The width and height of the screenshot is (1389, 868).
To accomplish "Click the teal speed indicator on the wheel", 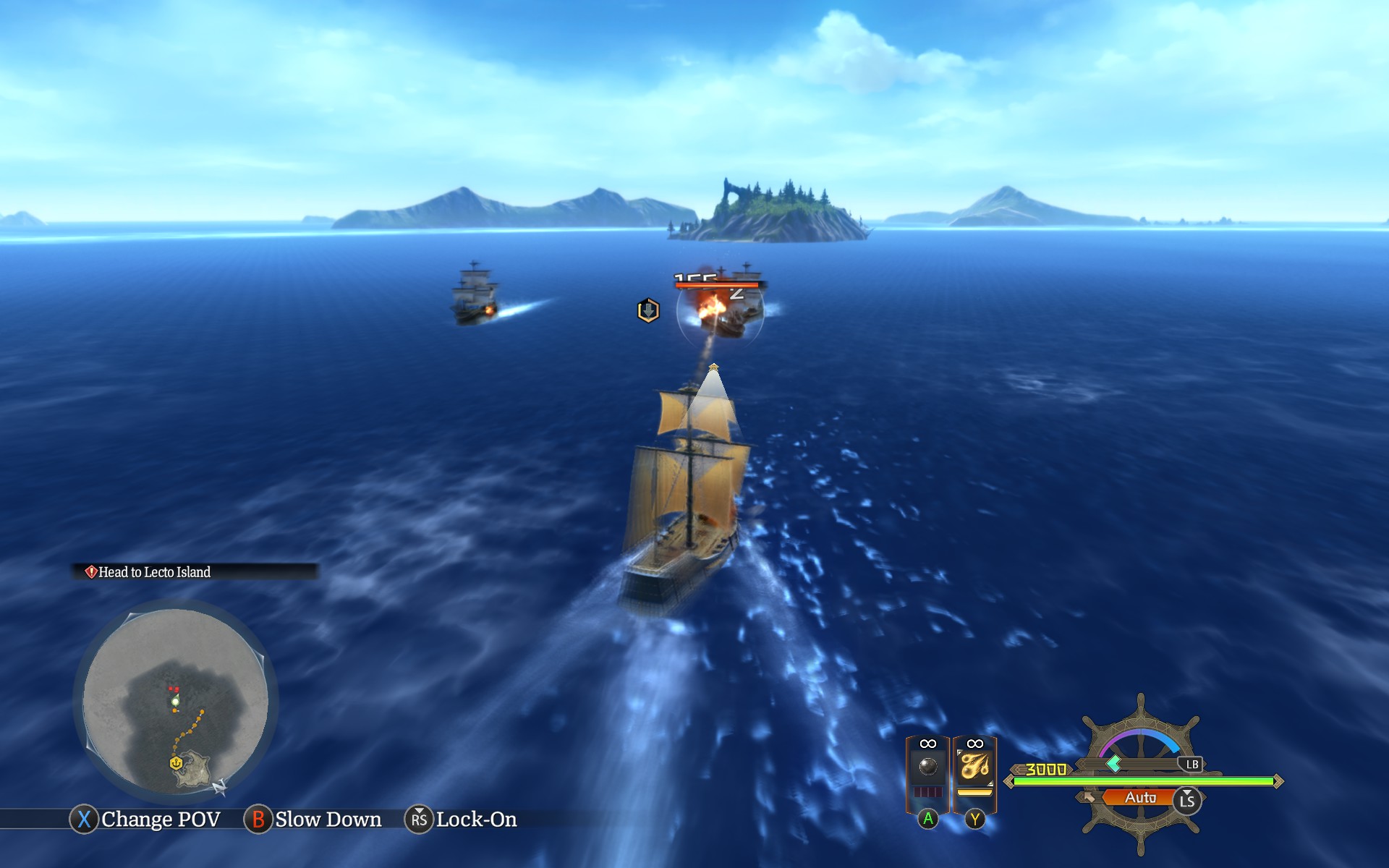I will (x=1114, y=763).
